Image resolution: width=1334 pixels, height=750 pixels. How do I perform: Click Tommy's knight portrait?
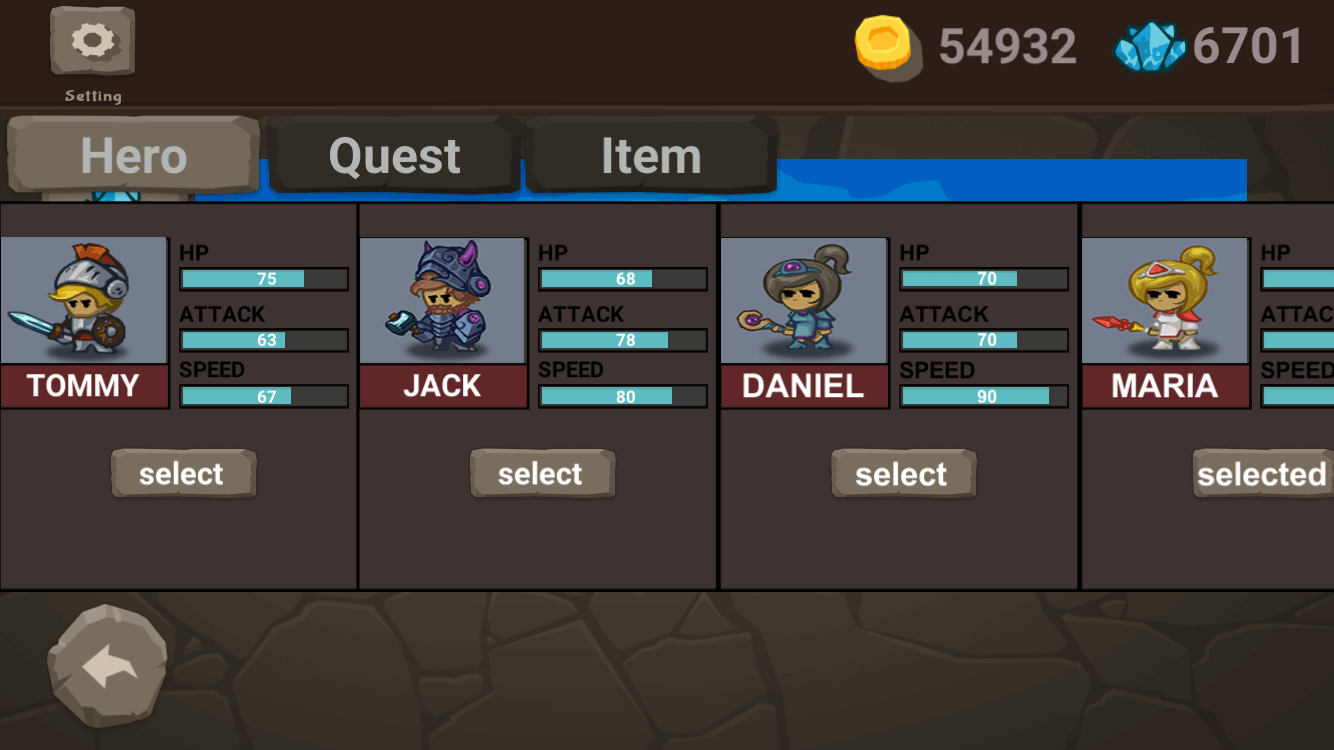84,301
